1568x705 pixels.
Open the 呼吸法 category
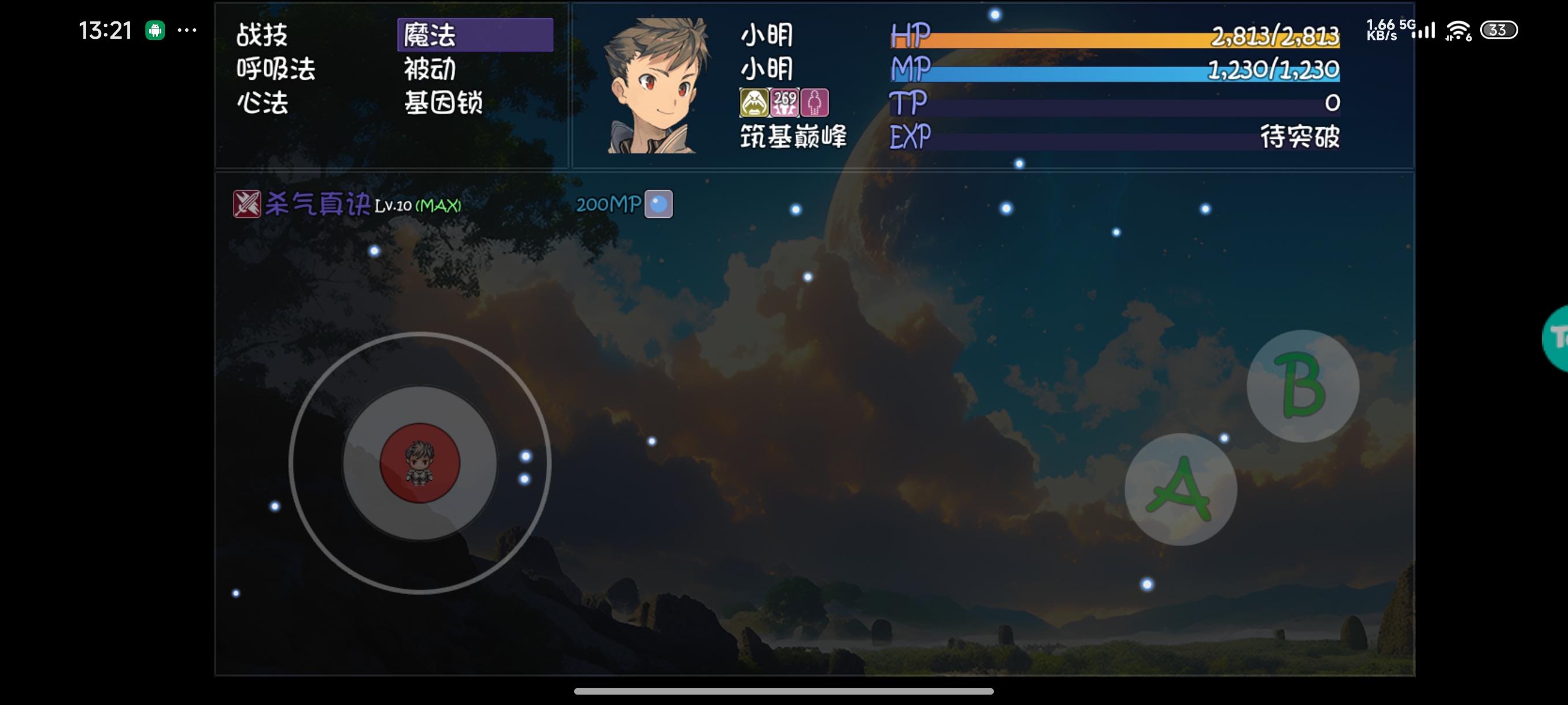276,70
